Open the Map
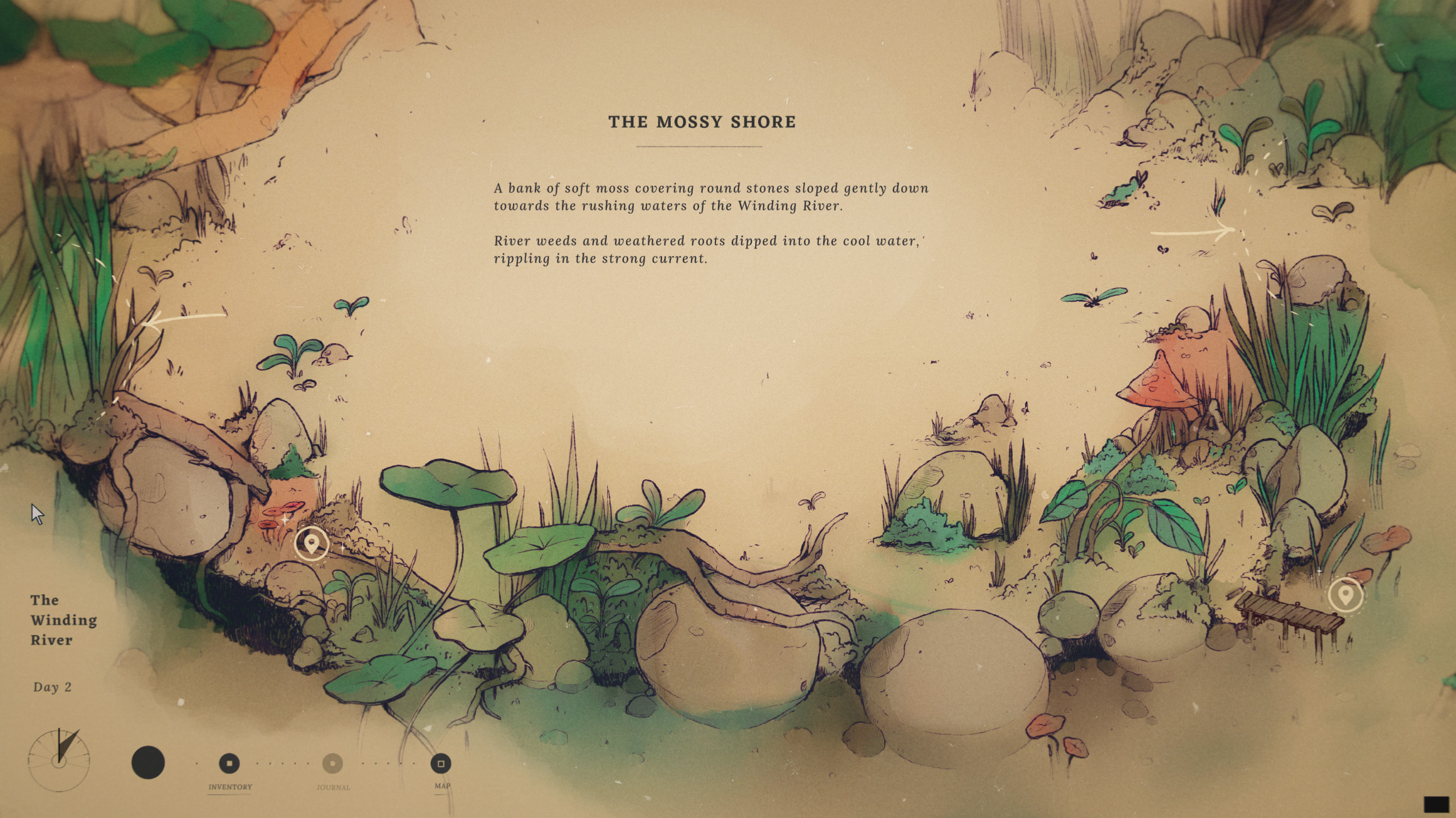The width and height of the screenshot is (1456, 818). pyautogui.click(x=441, y=763)
